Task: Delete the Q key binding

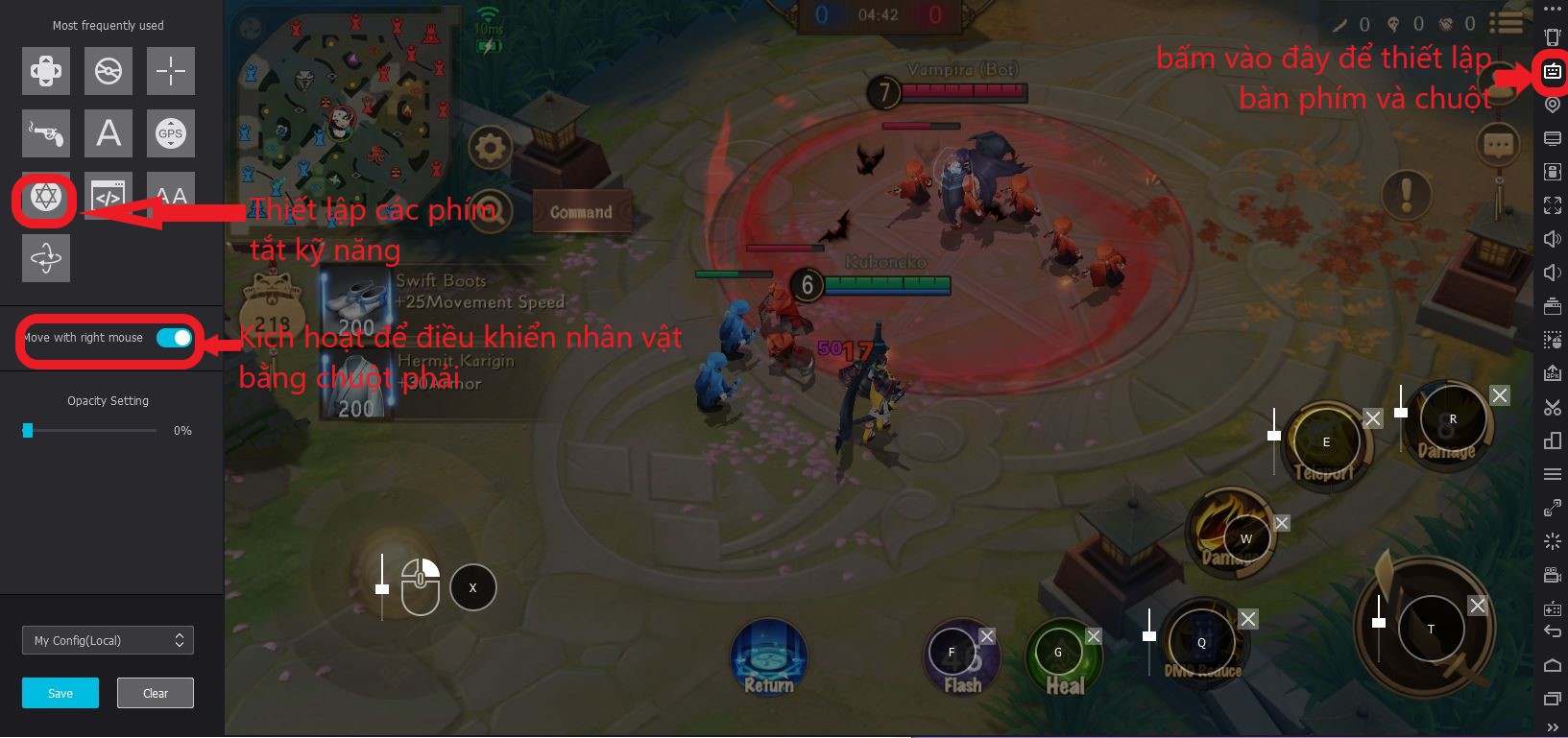Action: coord(1247,619)
